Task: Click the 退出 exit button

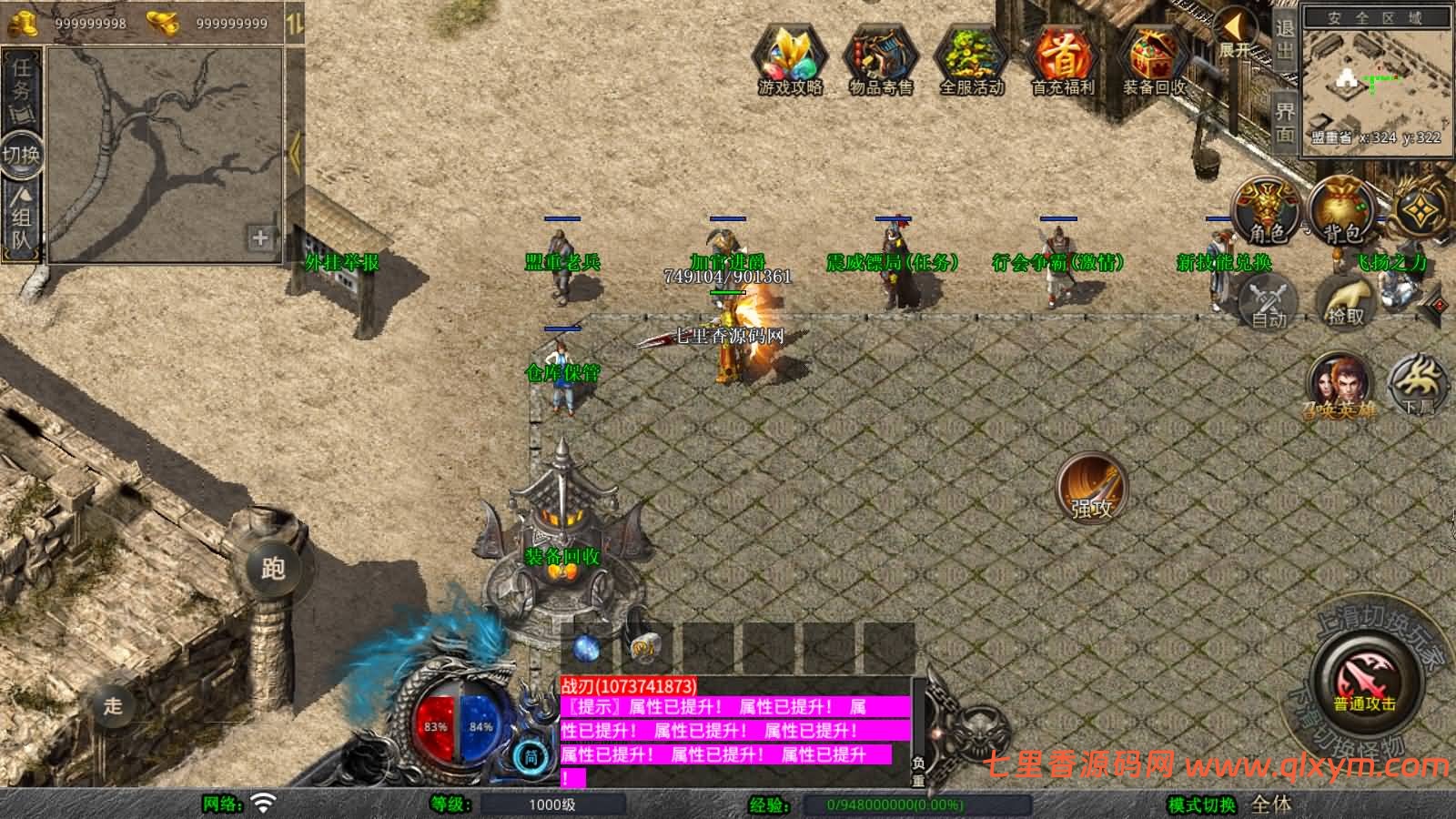Action: click(1284, 40)
